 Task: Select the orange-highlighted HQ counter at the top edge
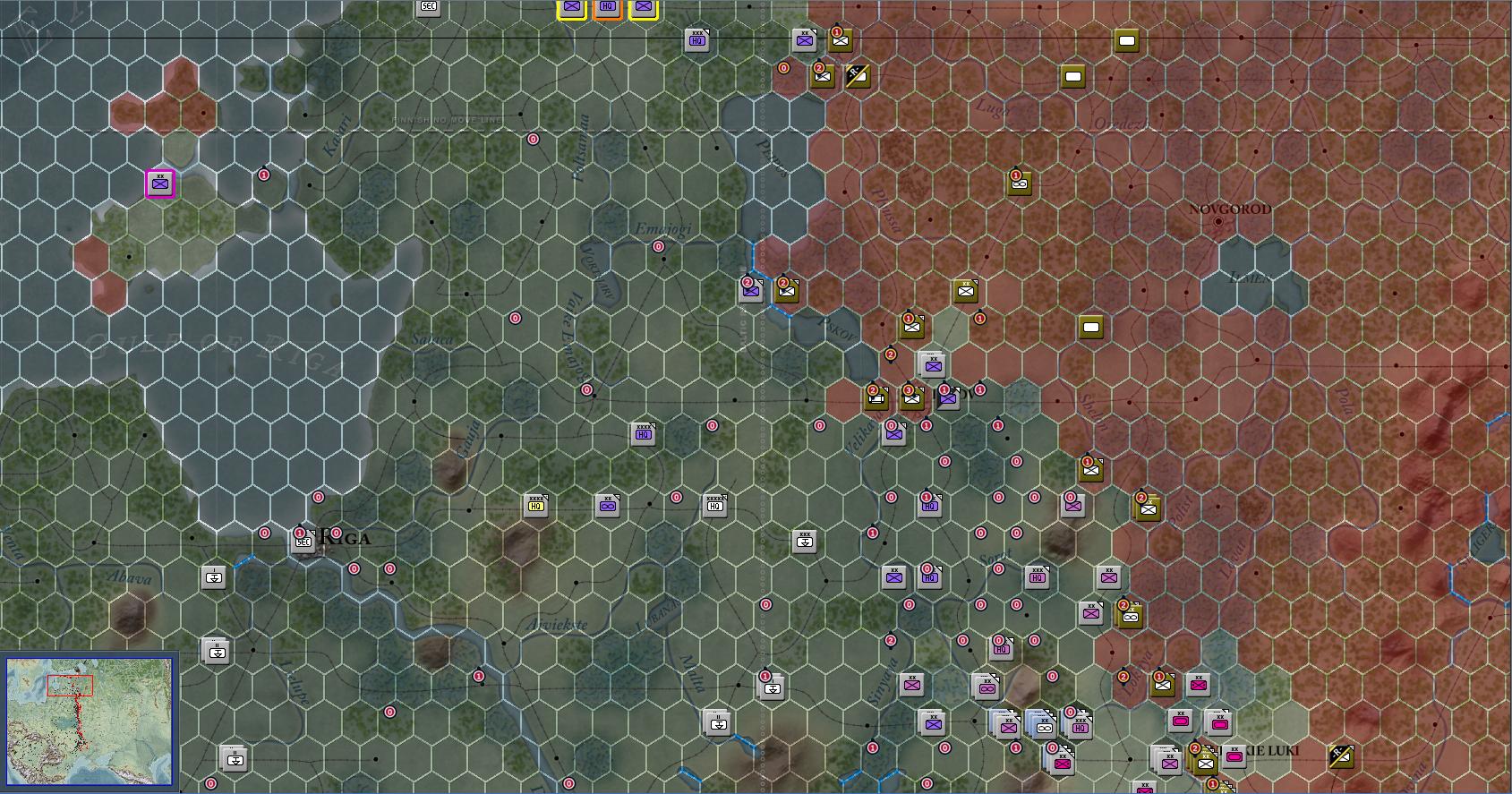coord(608,8)
